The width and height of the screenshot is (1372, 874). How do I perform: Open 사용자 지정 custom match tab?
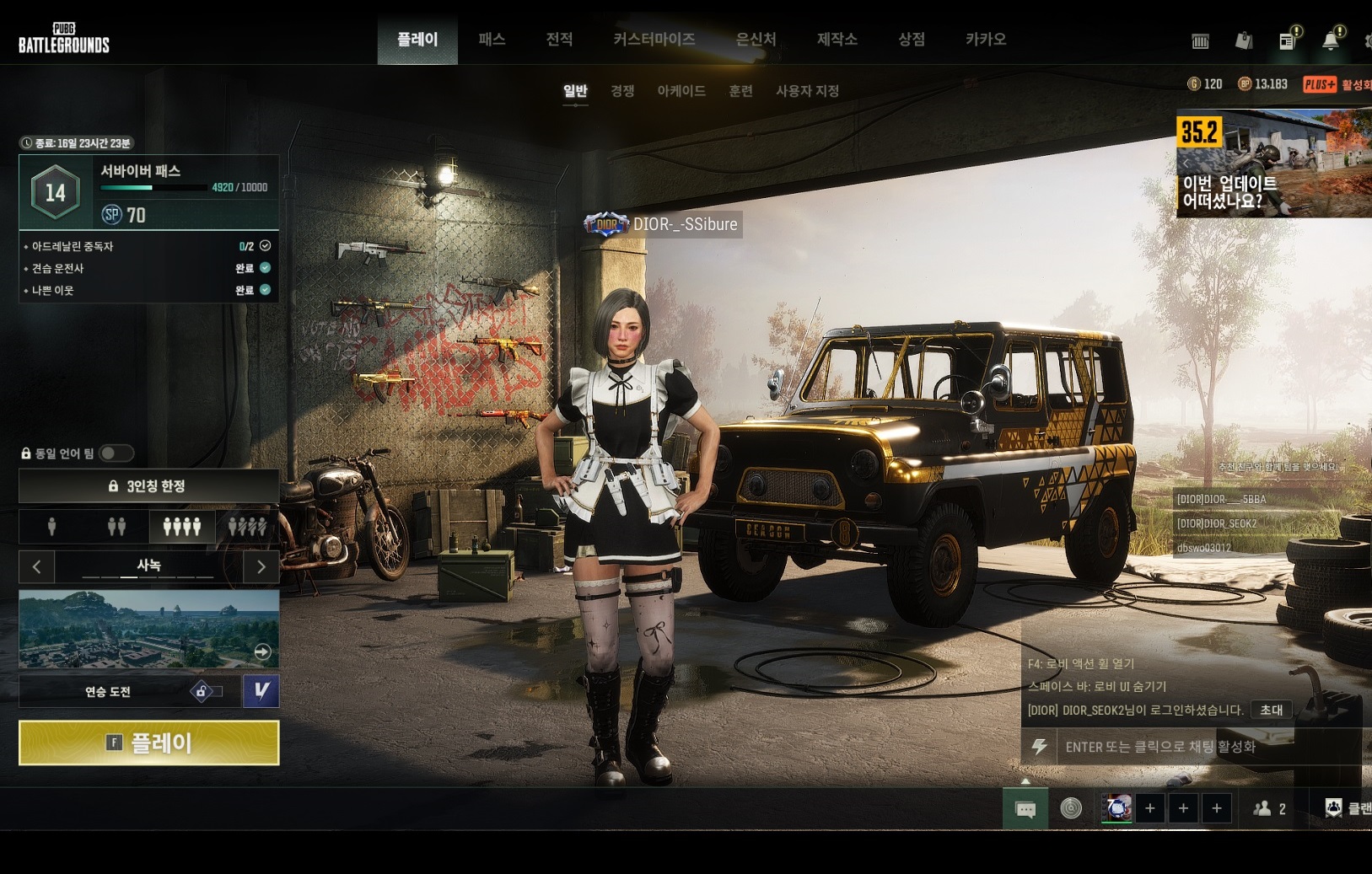(807, 91)
